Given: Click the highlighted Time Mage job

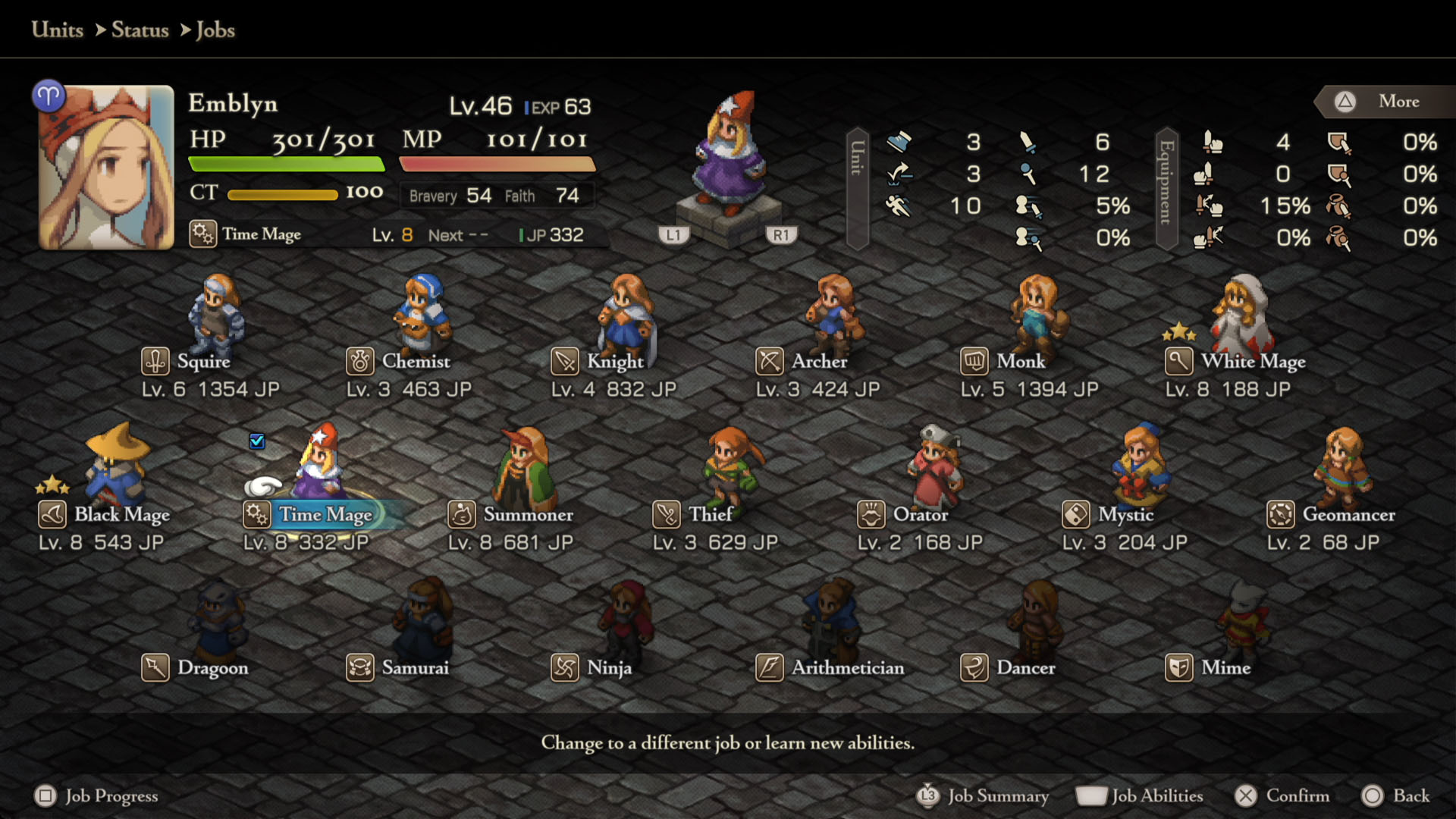Looking at the screenshot, I should click(325, 515).
